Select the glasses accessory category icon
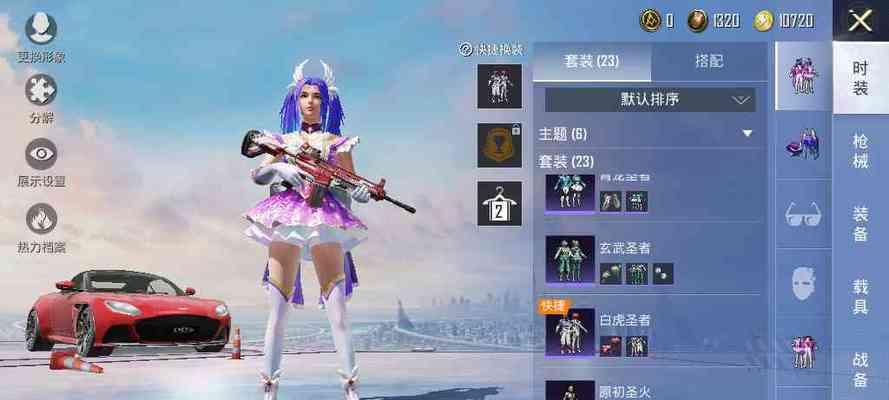Viewport: 889px width, 400px height. (x=803, y=213)
